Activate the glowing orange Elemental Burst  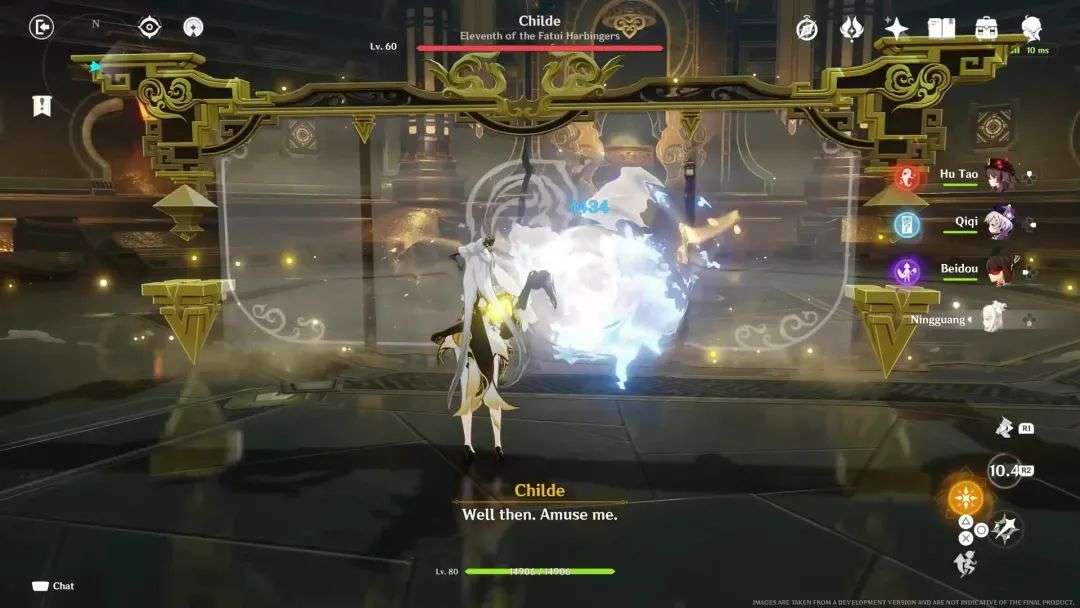[965, 498]
